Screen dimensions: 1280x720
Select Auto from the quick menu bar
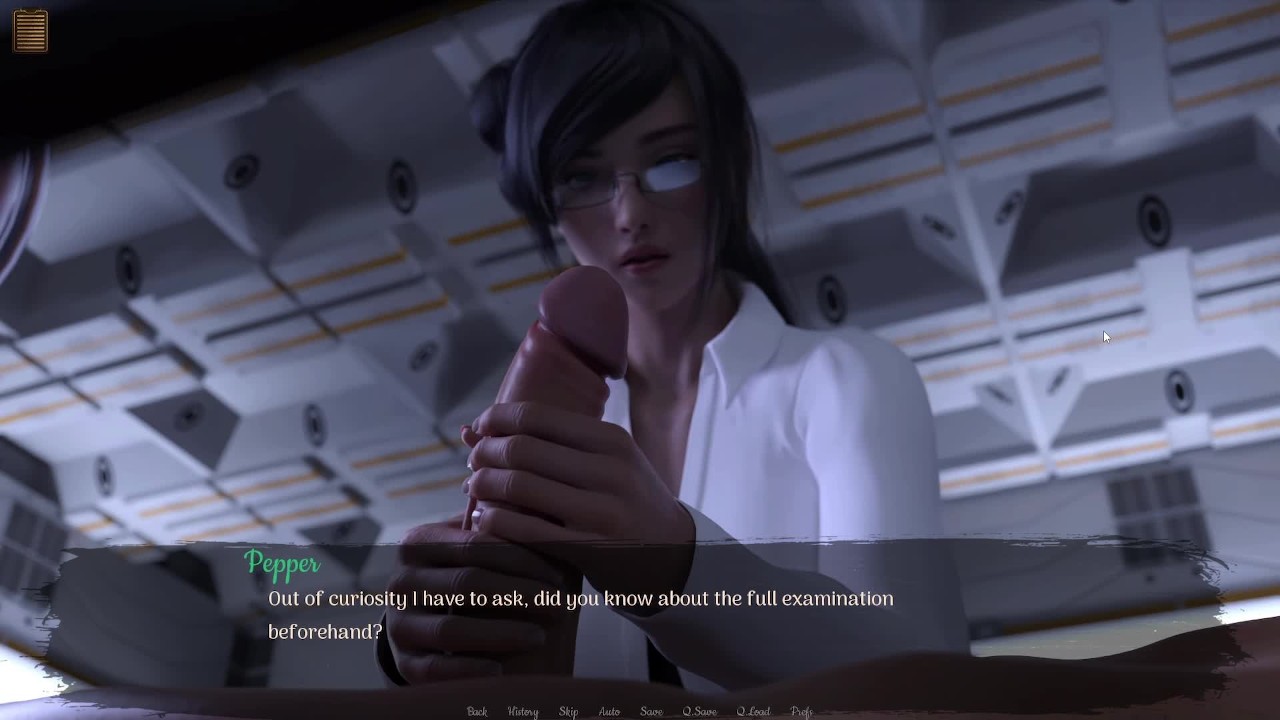pos(609,711)
